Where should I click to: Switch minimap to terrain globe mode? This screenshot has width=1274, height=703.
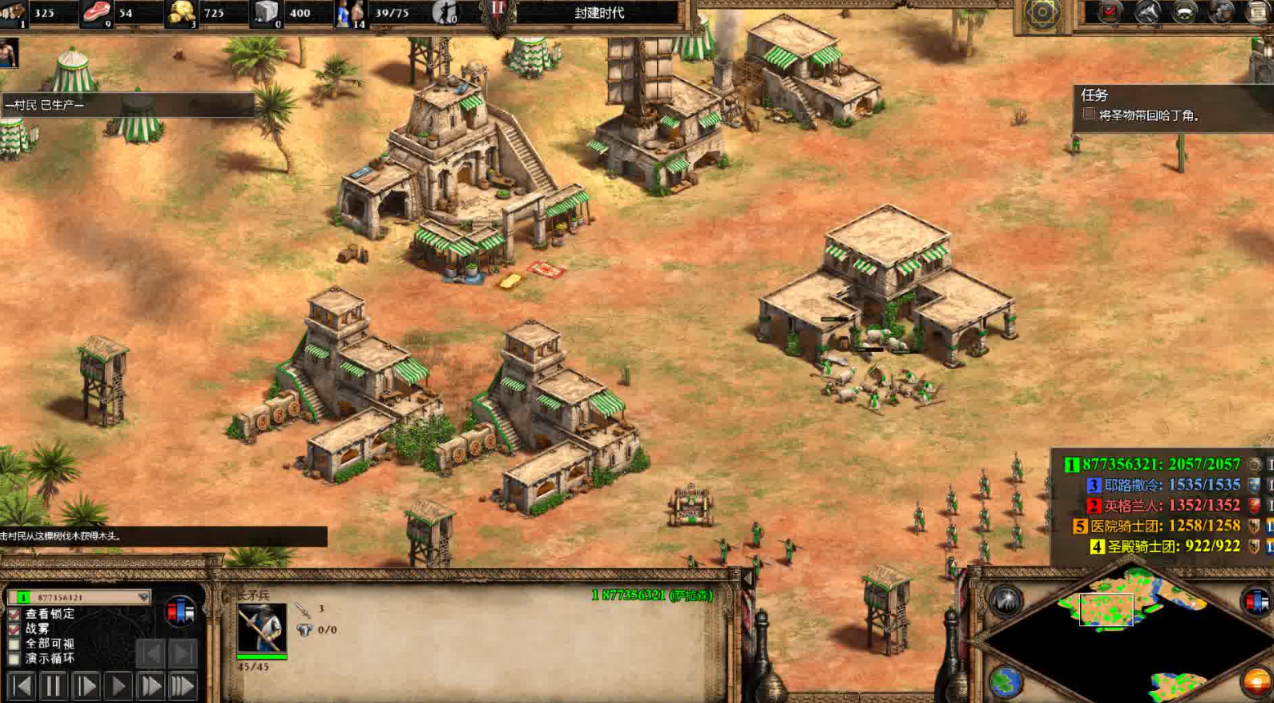tap(1005, 681)
